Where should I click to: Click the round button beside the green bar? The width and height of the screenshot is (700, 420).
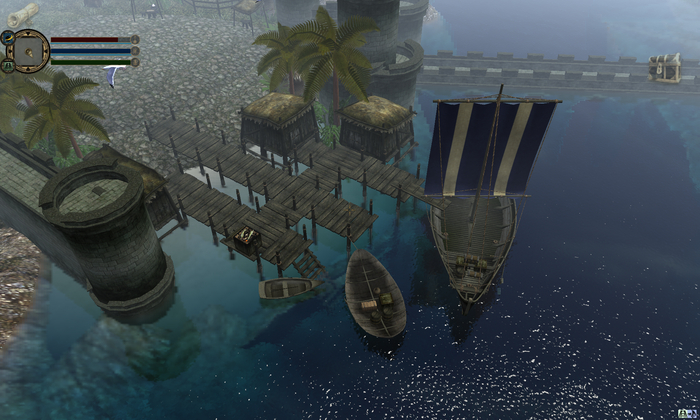pos(135,62)
